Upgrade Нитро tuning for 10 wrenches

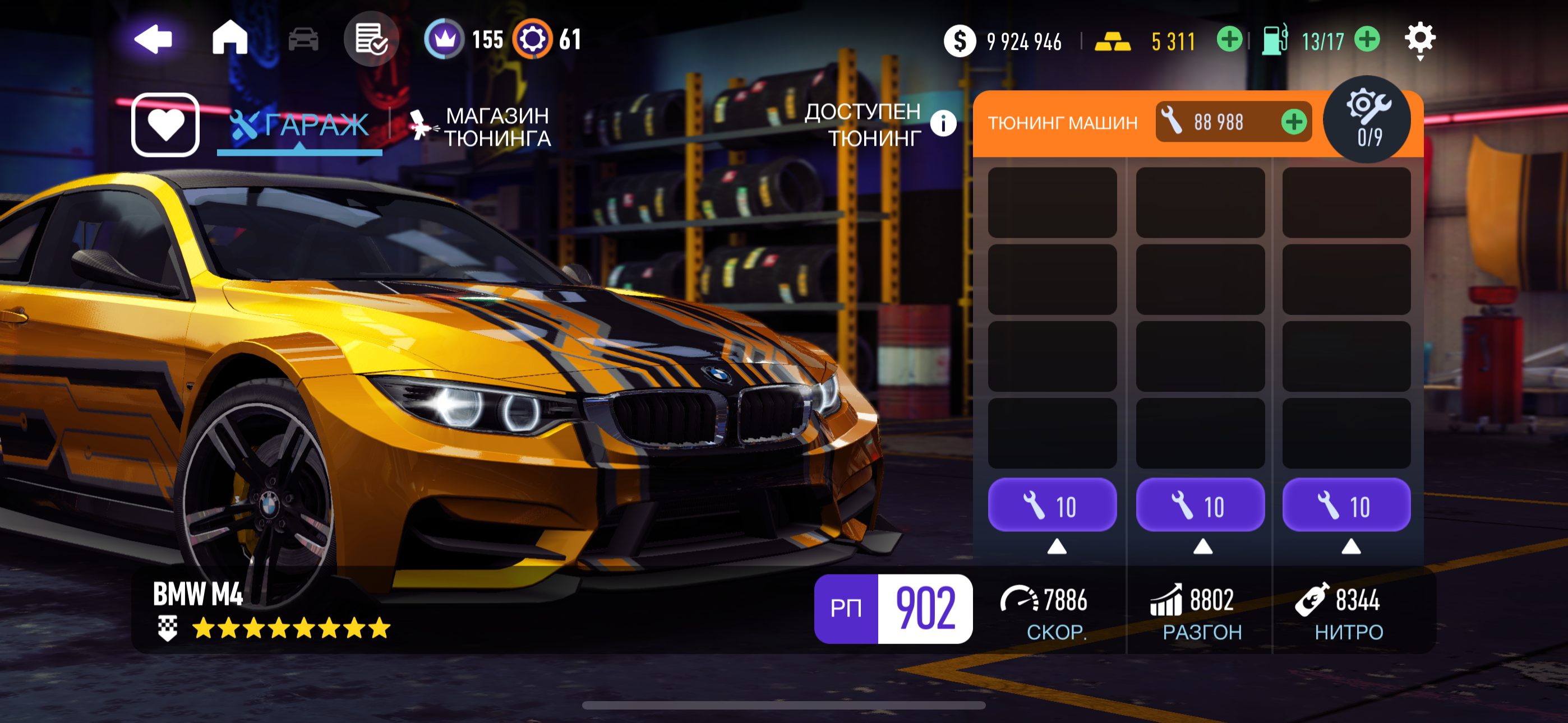pyautogui.click(x=1346, y=505)
